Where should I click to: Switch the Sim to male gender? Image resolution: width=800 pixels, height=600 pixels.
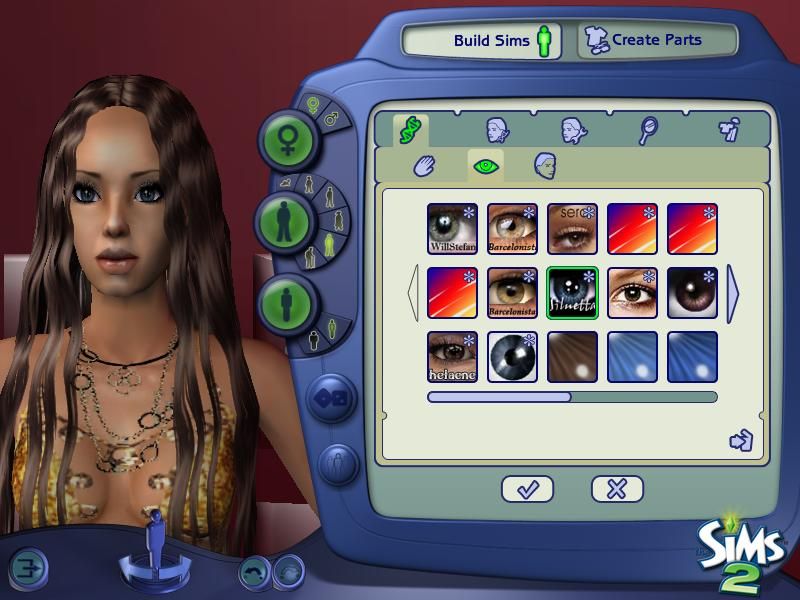(x=331, y=120)
